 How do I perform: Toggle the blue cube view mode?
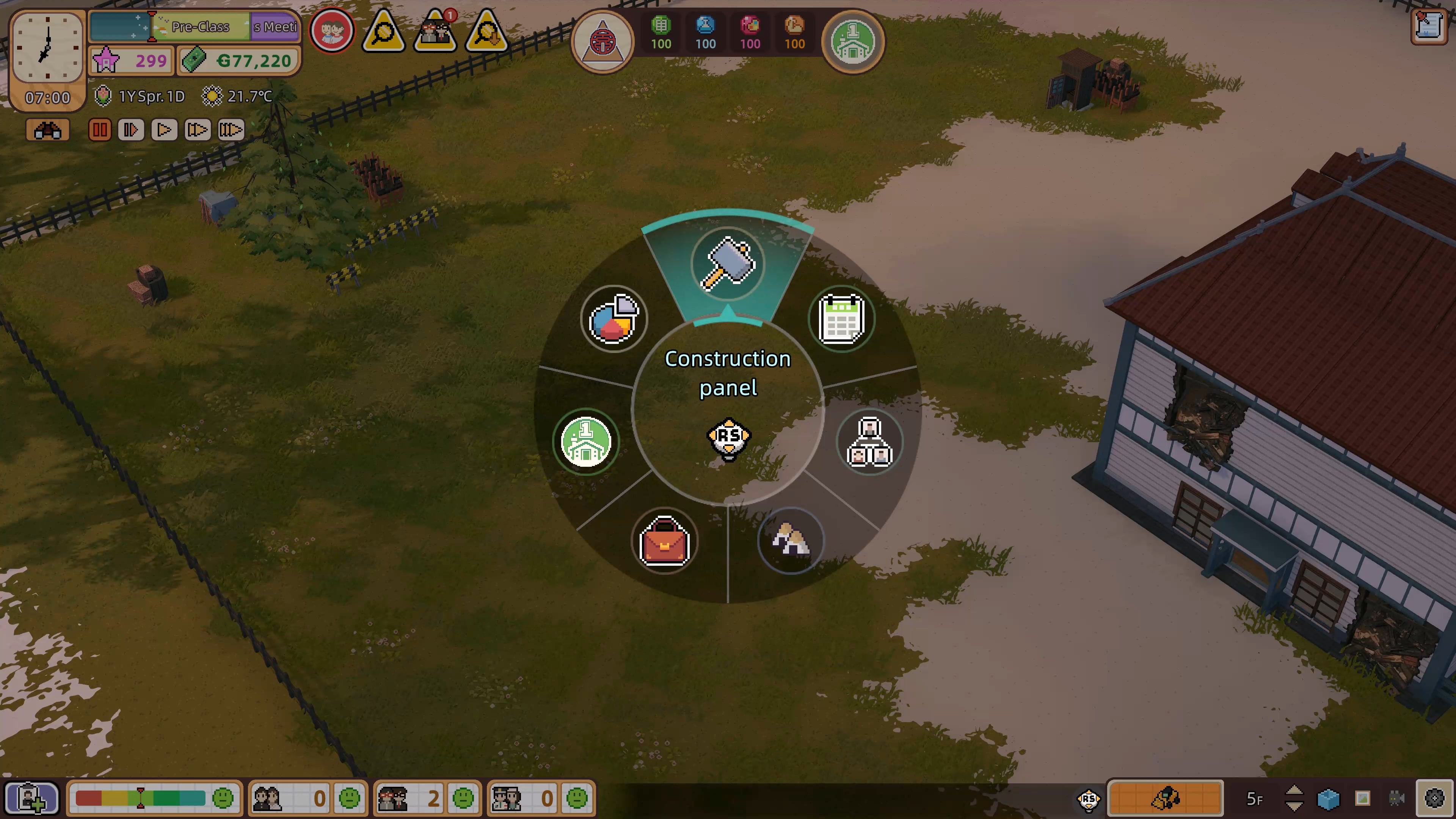pos(1328,799)
